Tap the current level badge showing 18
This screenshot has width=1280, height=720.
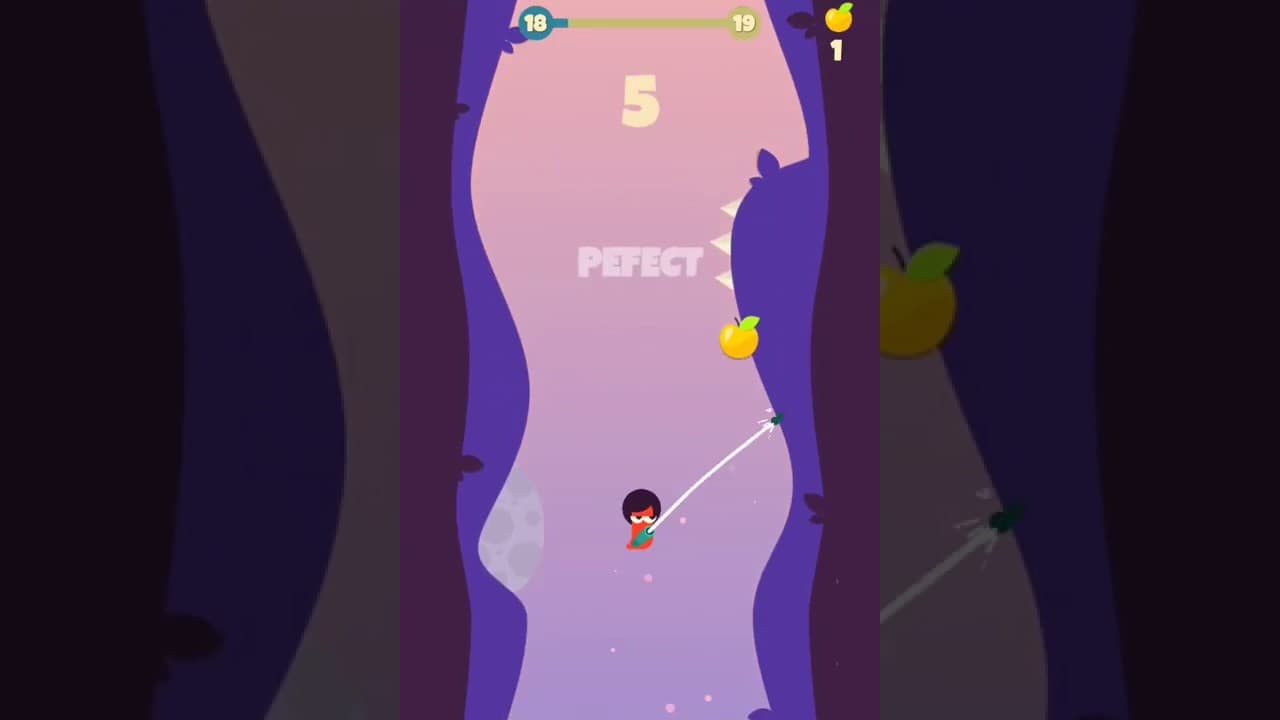coord(537,23)
